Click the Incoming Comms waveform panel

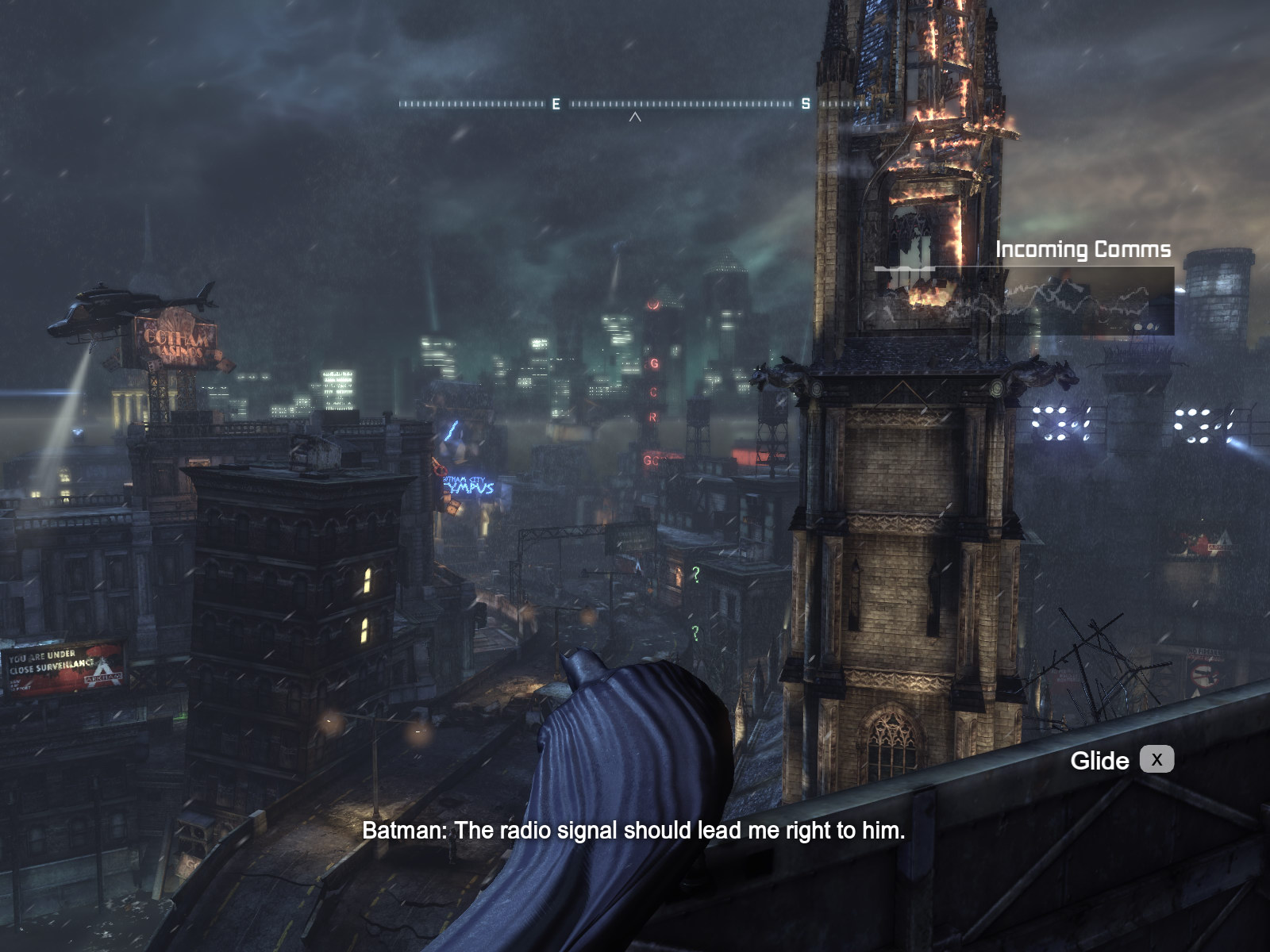coord(1024,301)
